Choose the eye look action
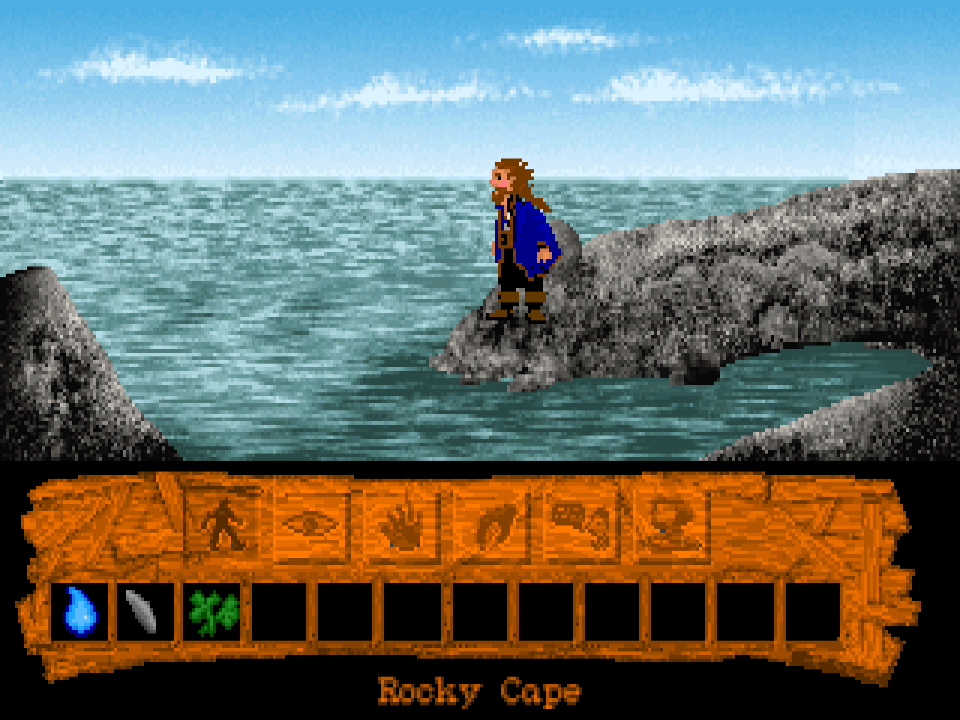Viewport: 960px width, 720px height. [311, 523]
